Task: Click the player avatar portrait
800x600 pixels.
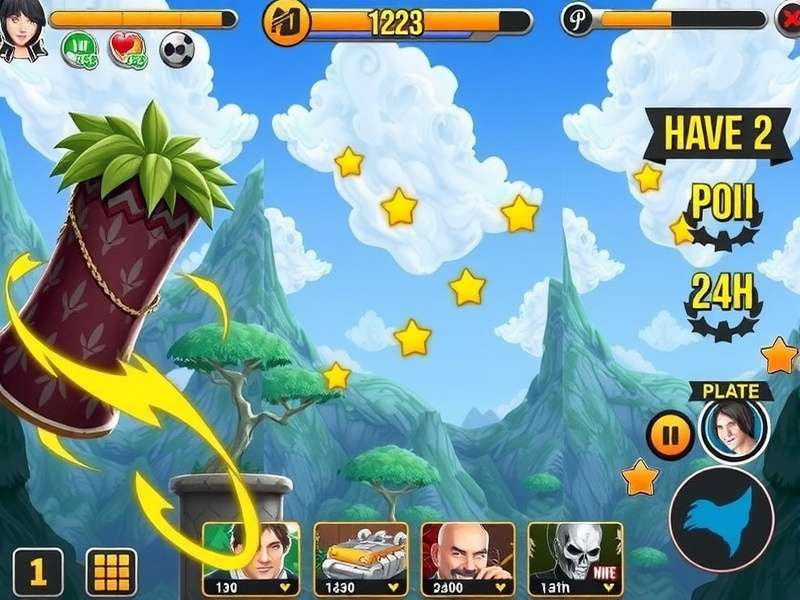Action: pos(22,30)
